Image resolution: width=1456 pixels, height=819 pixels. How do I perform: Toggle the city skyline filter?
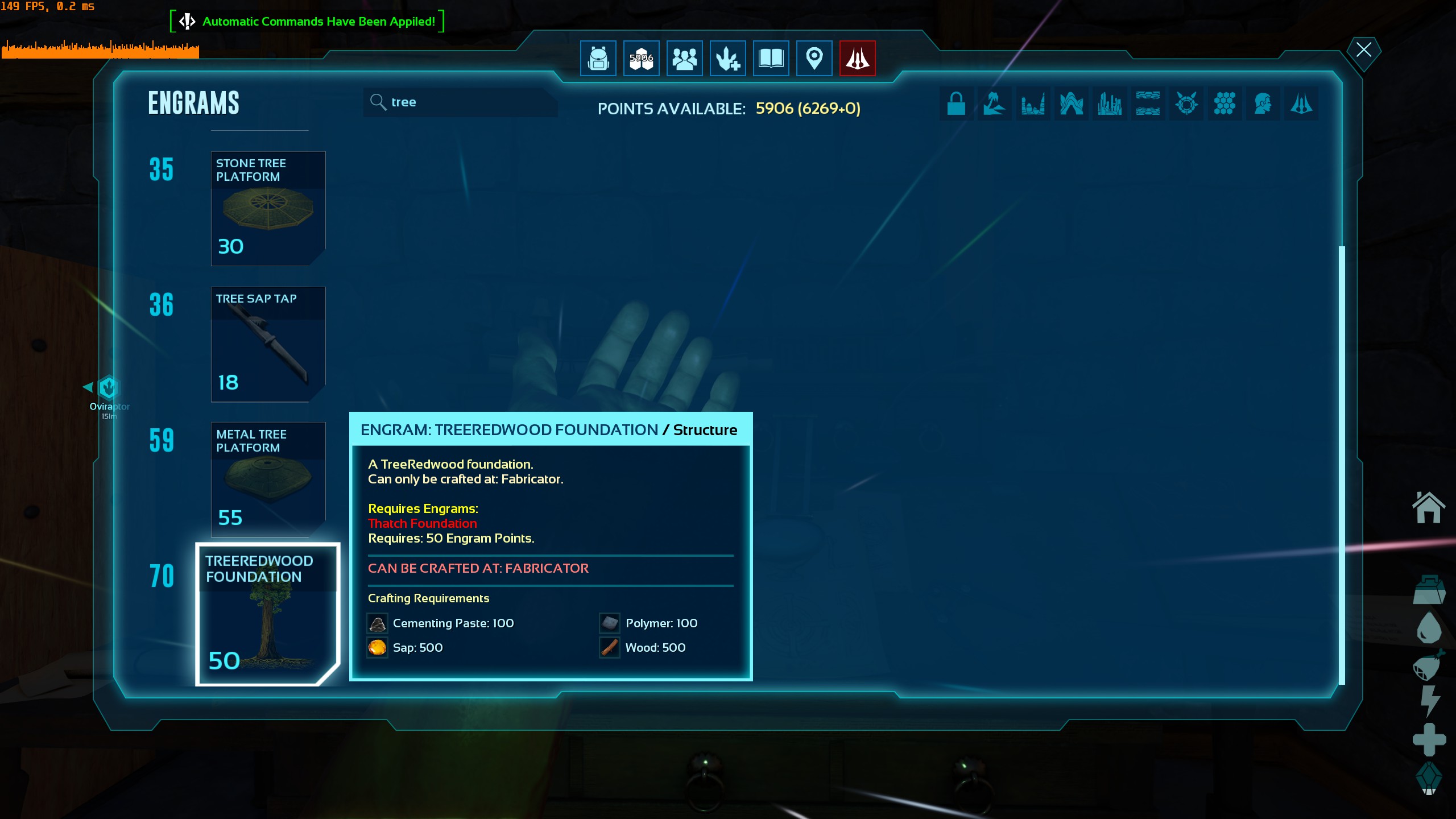1109,104
